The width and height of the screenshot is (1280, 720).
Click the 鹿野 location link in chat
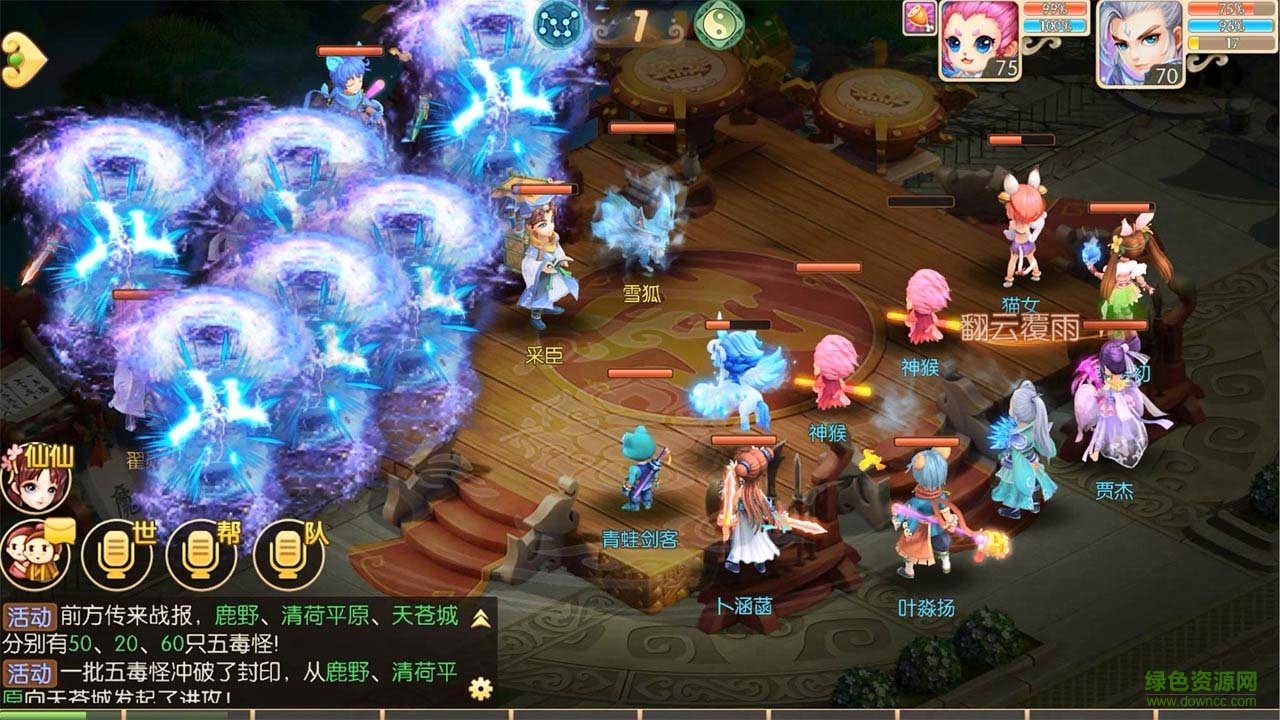[x=235, y=615]
